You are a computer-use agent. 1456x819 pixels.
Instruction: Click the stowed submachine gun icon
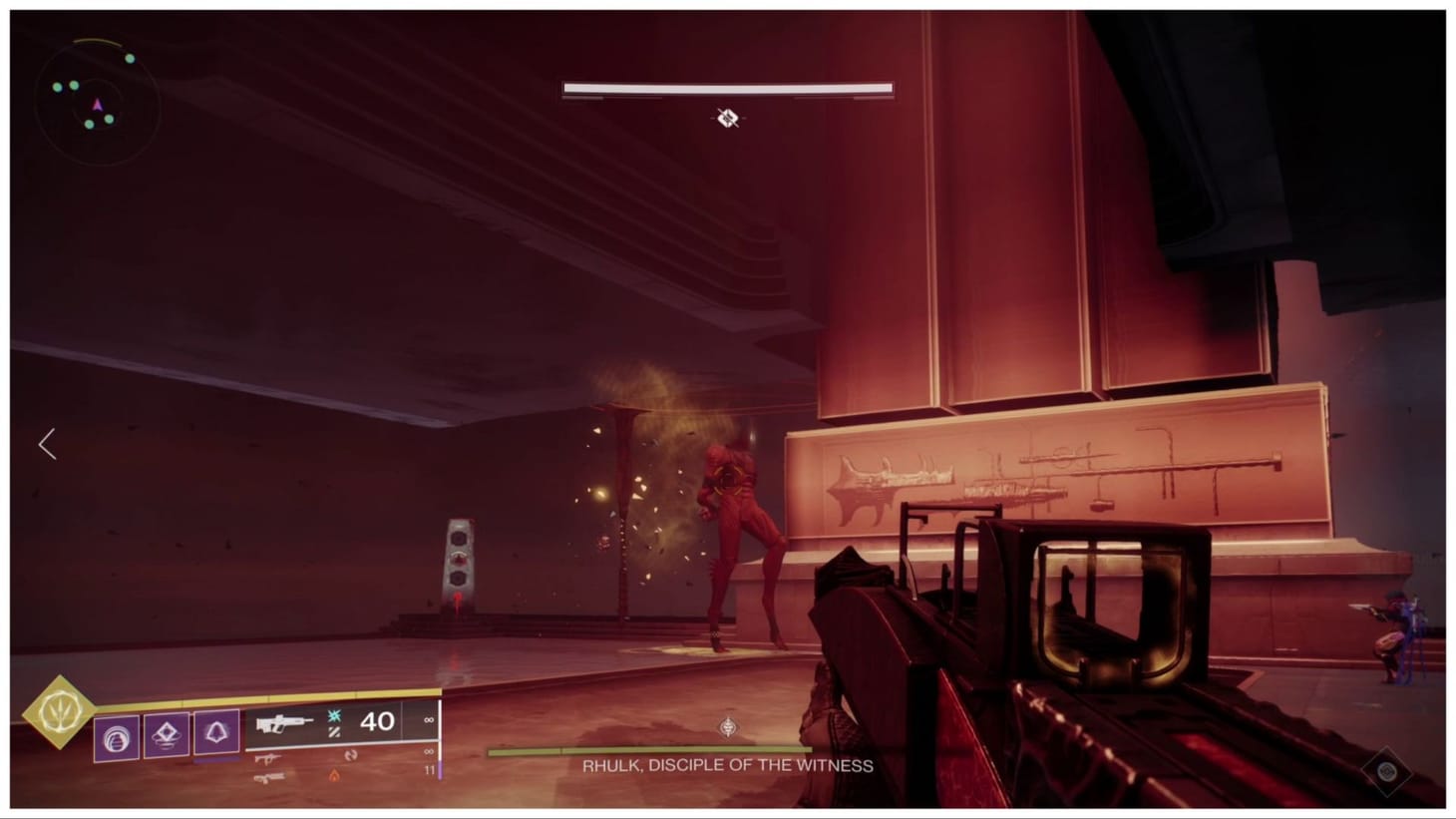(x=268, y=759)
